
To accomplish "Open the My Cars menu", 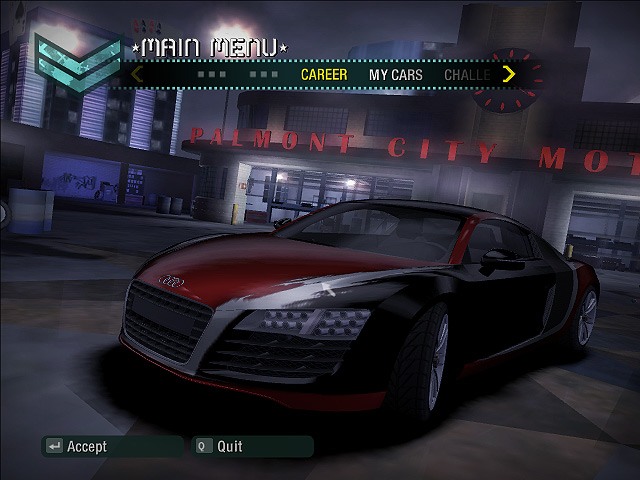I will click(x=396, y=74).
